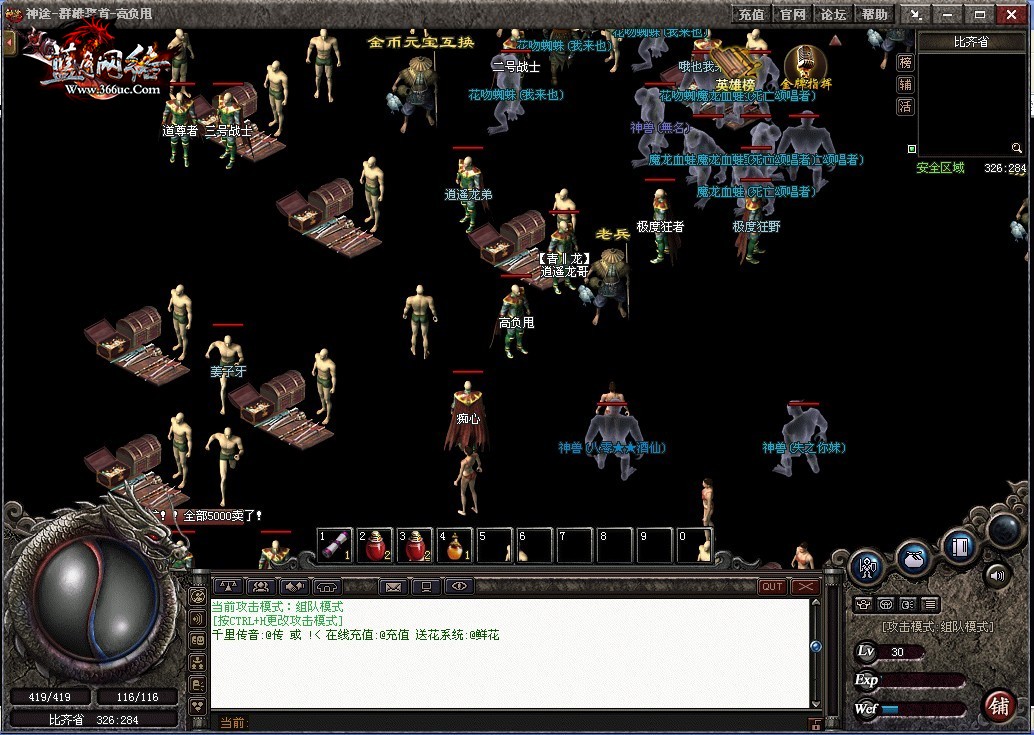Screen dimensions: 1034x735
Task: Open the skill book icon
Action: [x=960, y=547]
